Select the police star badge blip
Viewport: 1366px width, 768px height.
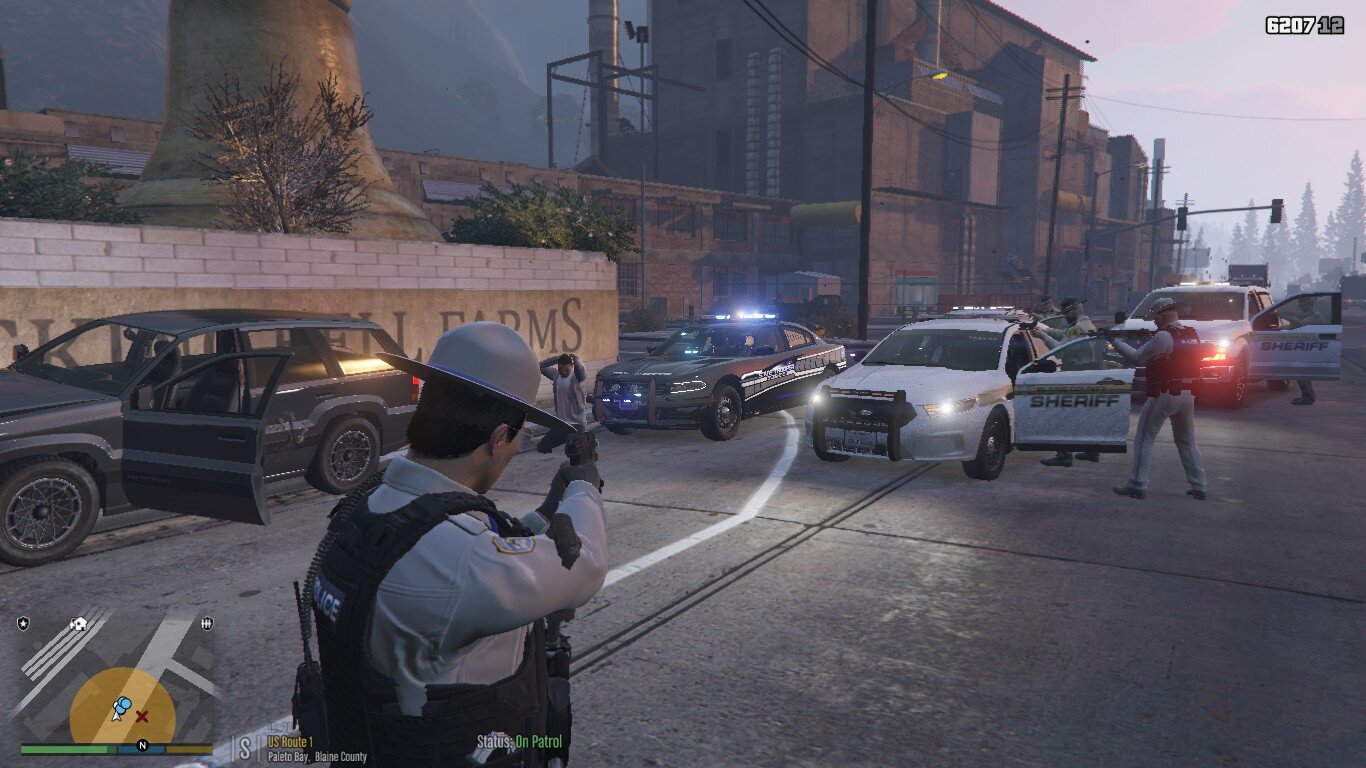[x=23, y=624]
